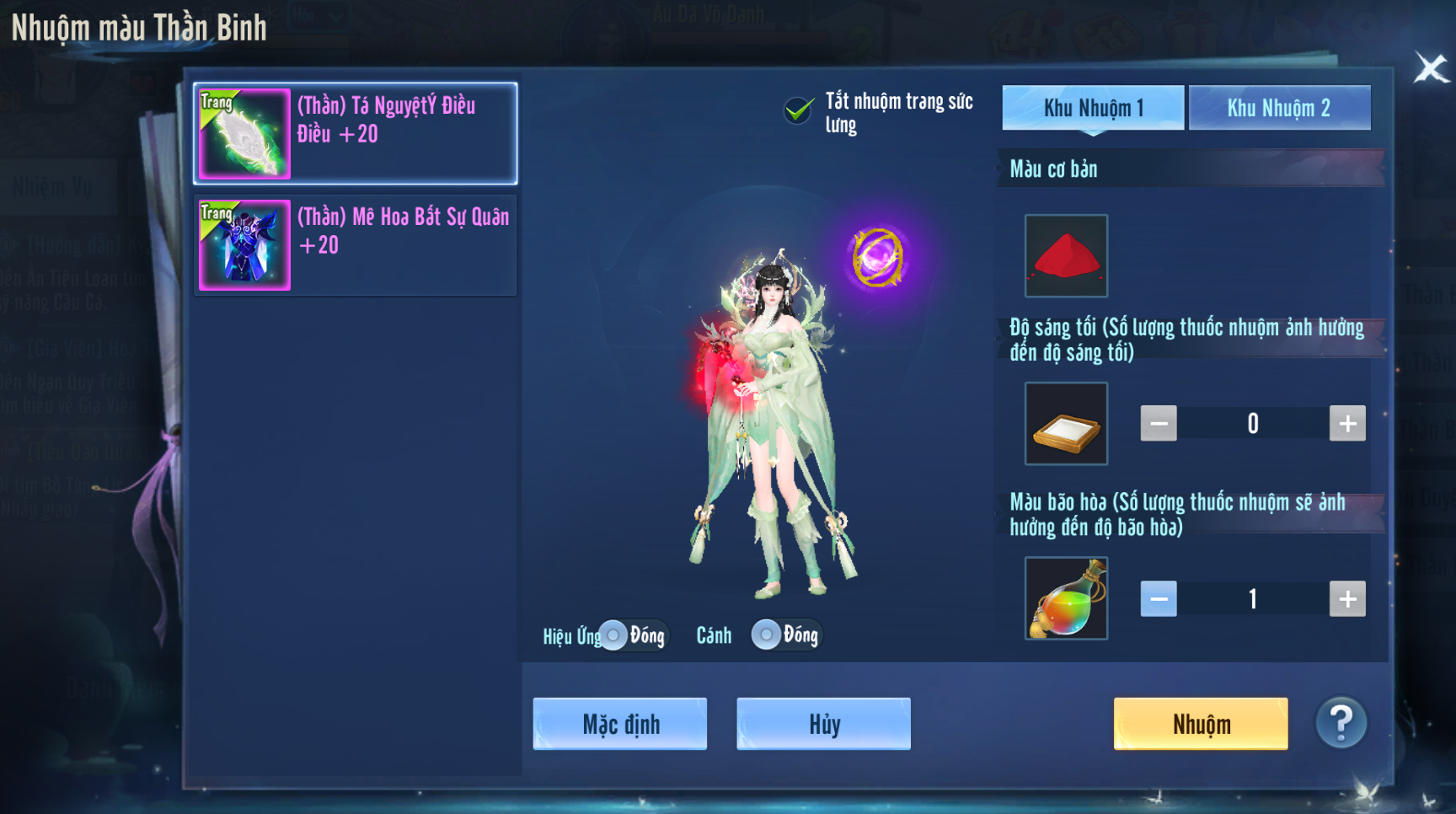Cancel with the Hủy button
Screen dimensions: 1456x814
pyautogui.click(x=823, y=724)
